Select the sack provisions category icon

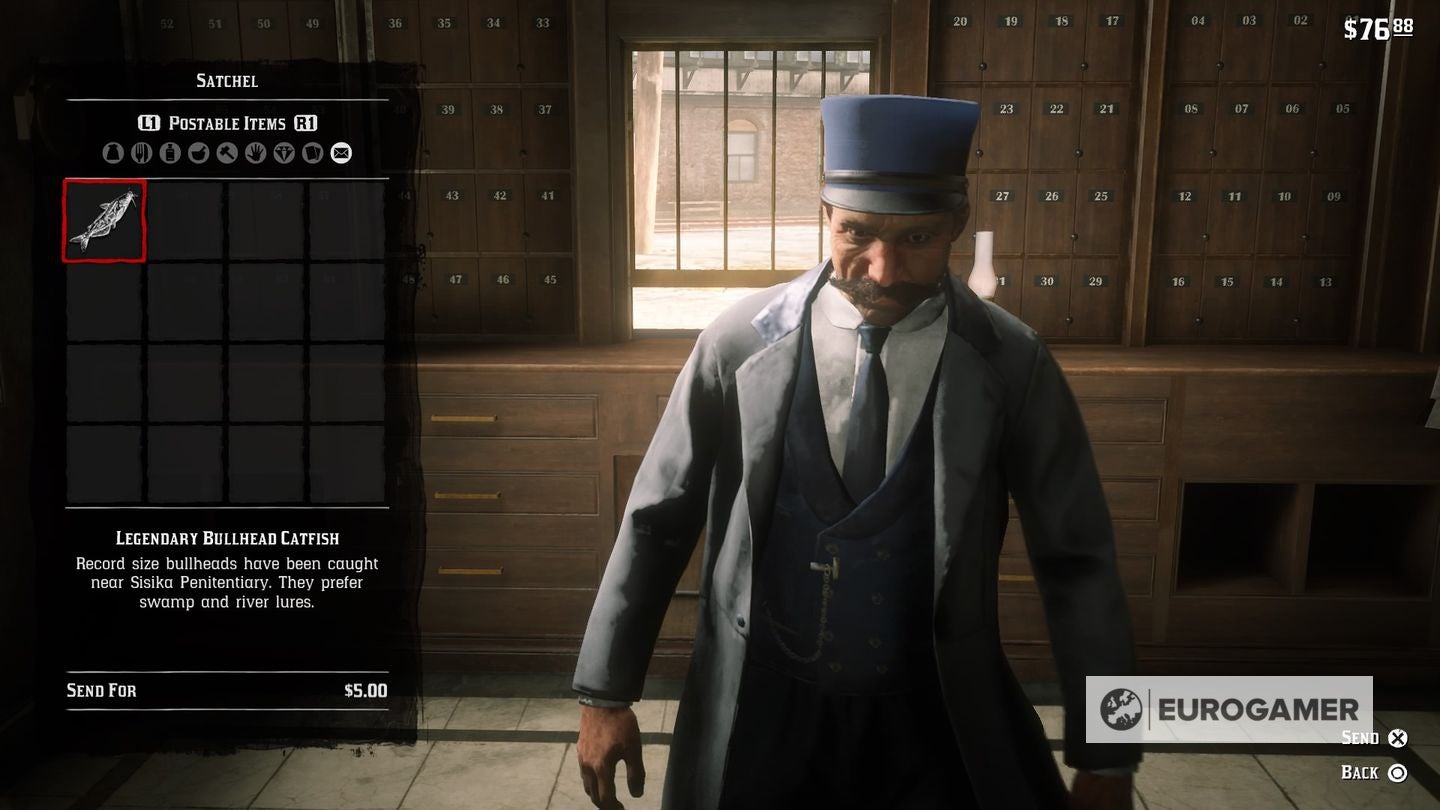pos(113,153)
